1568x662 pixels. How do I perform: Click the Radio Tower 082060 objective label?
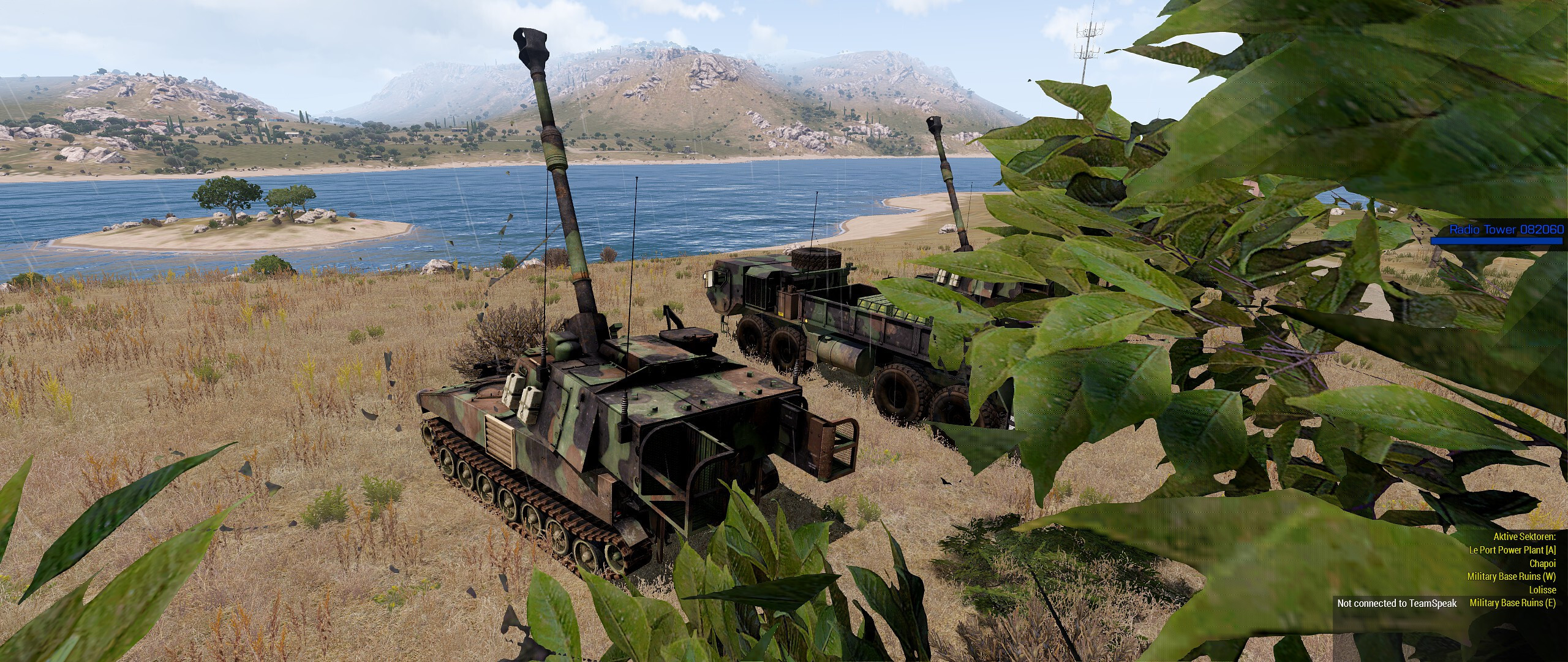click(x=1506, y=229)
